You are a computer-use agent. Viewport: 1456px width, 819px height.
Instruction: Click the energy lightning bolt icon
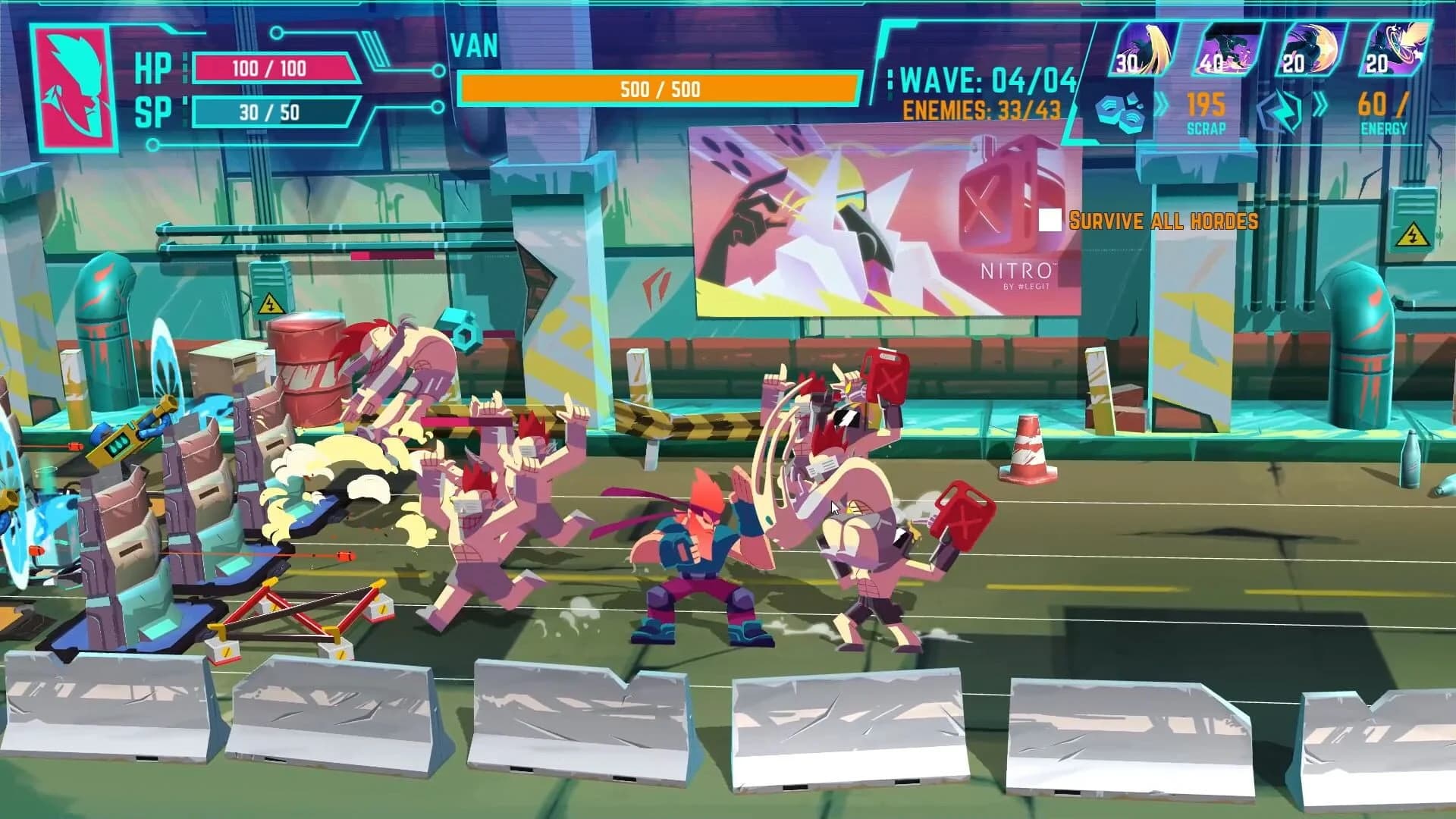point(1280,112)
